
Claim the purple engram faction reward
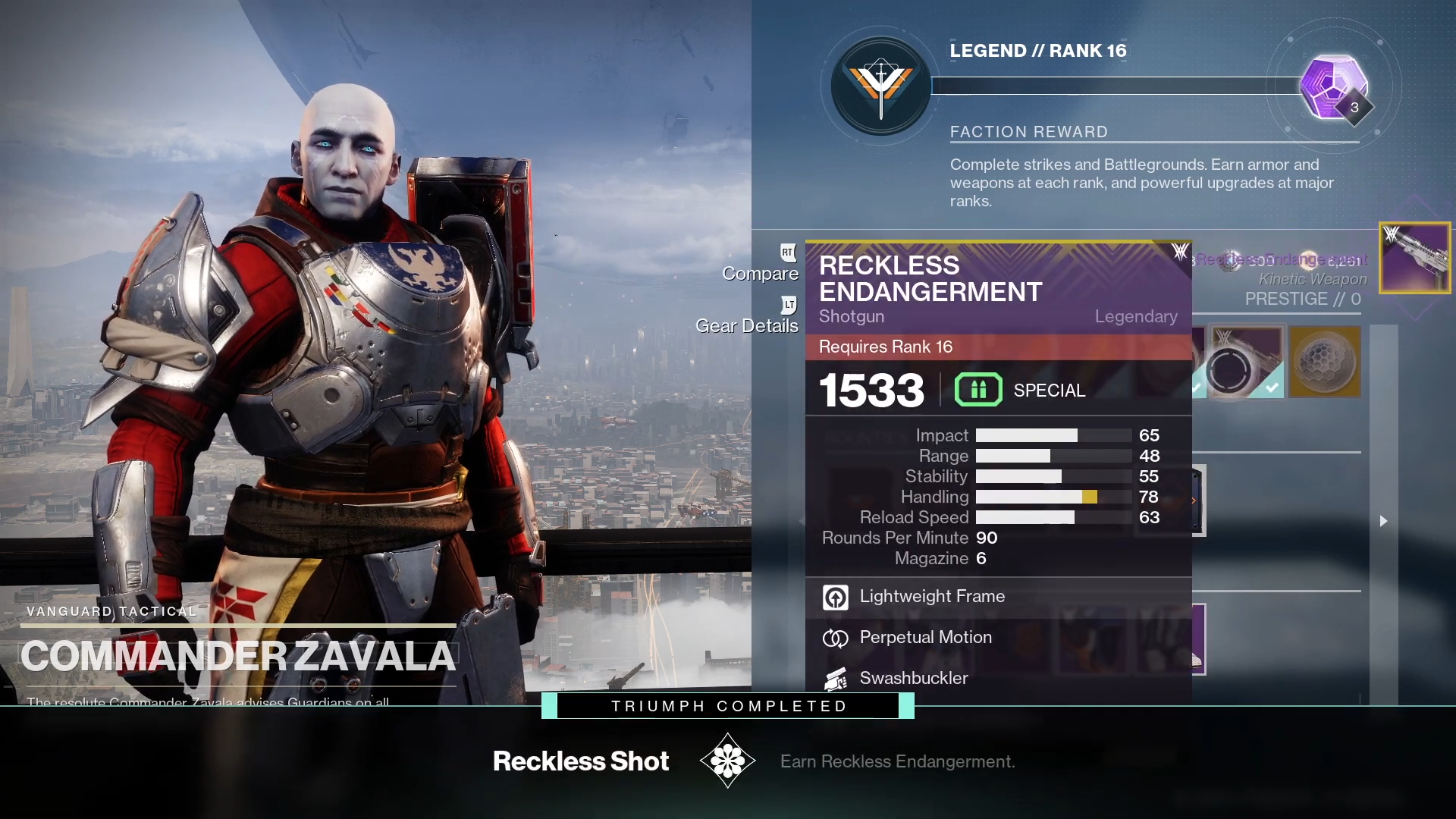(1332, 86)
